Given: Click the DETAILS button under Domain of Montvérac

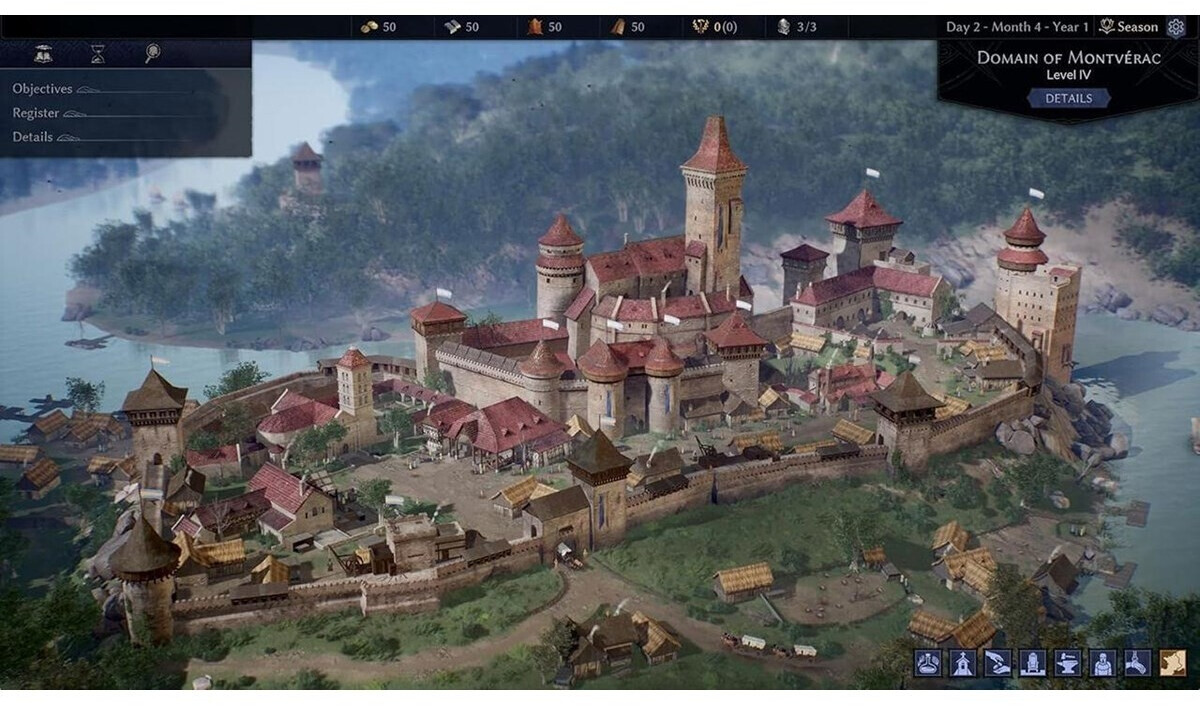Looking at the screenshot, I should [x=1069, y=98].
